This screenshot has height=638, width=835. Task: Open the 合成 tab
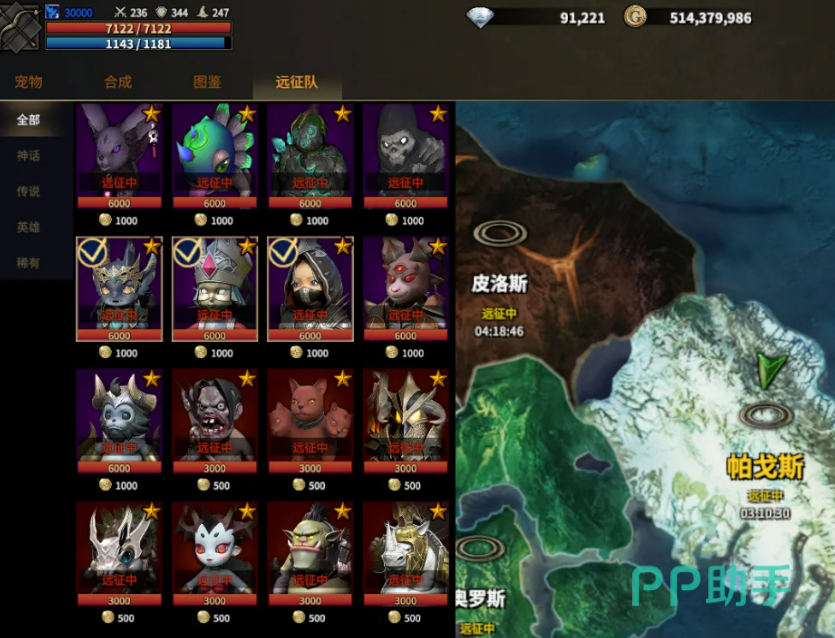coord(117,82)
